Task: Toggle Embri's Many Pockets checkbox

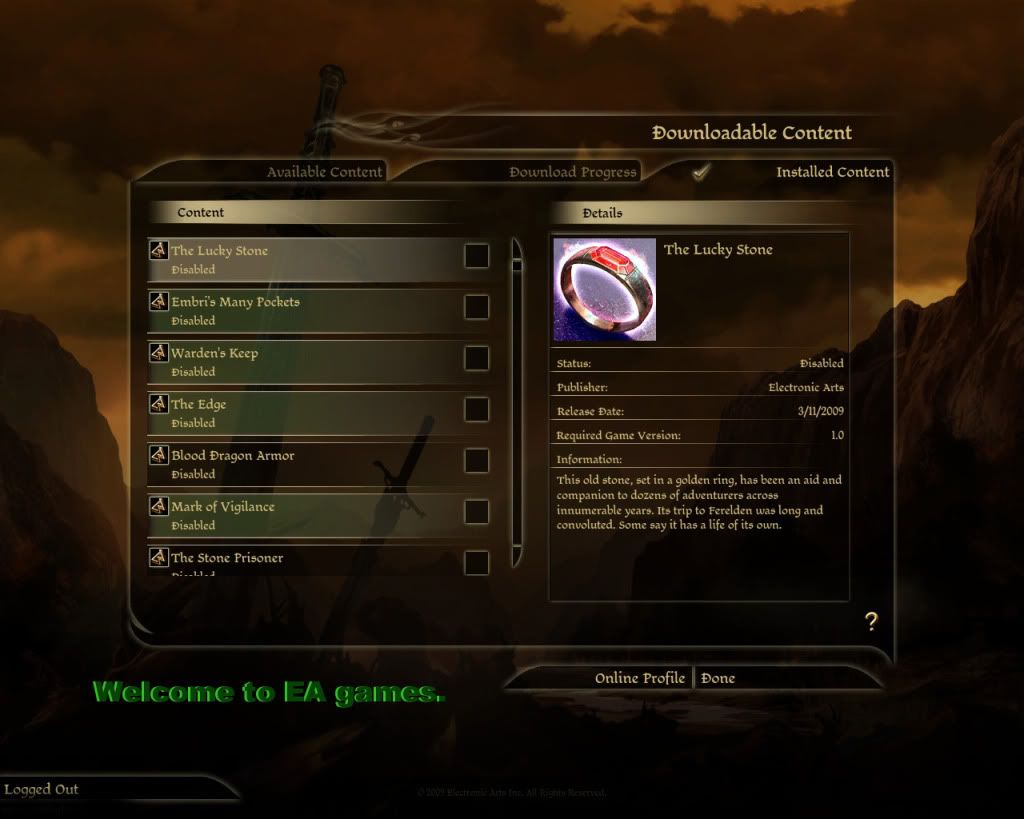Action: pos(477,307)
